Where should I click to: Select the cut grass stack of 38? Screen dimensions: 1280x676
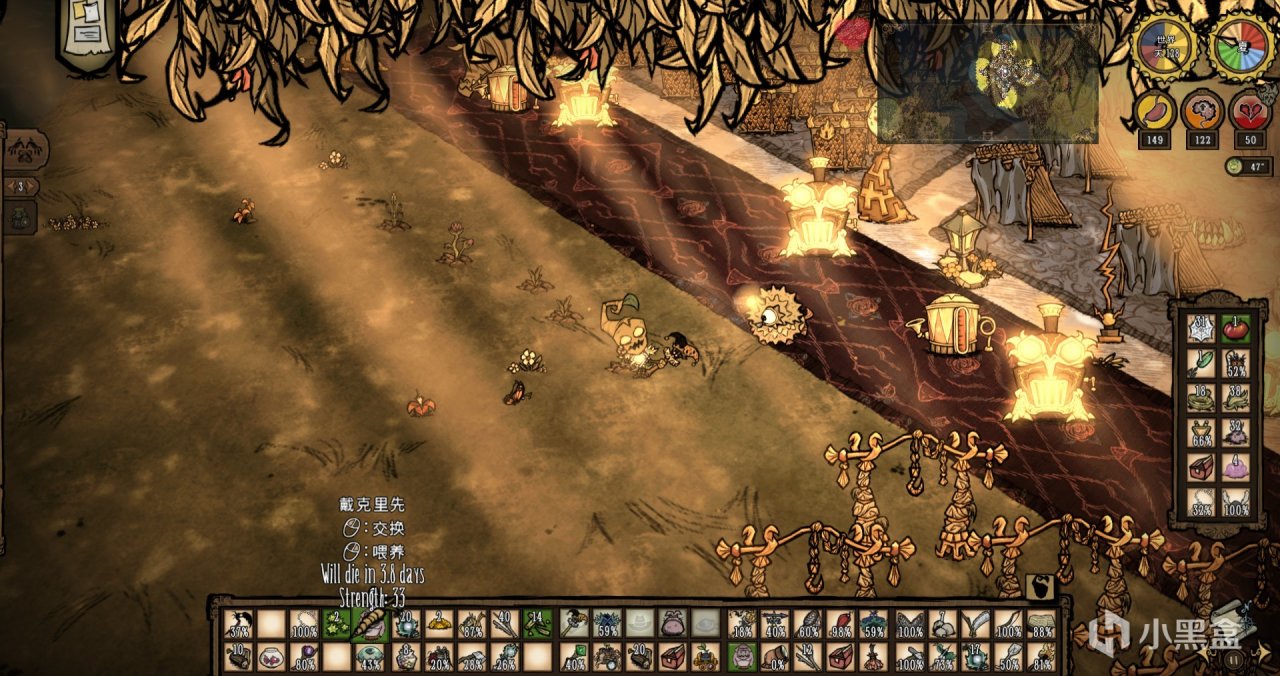pyautogui.click(x=1236, y=399)
